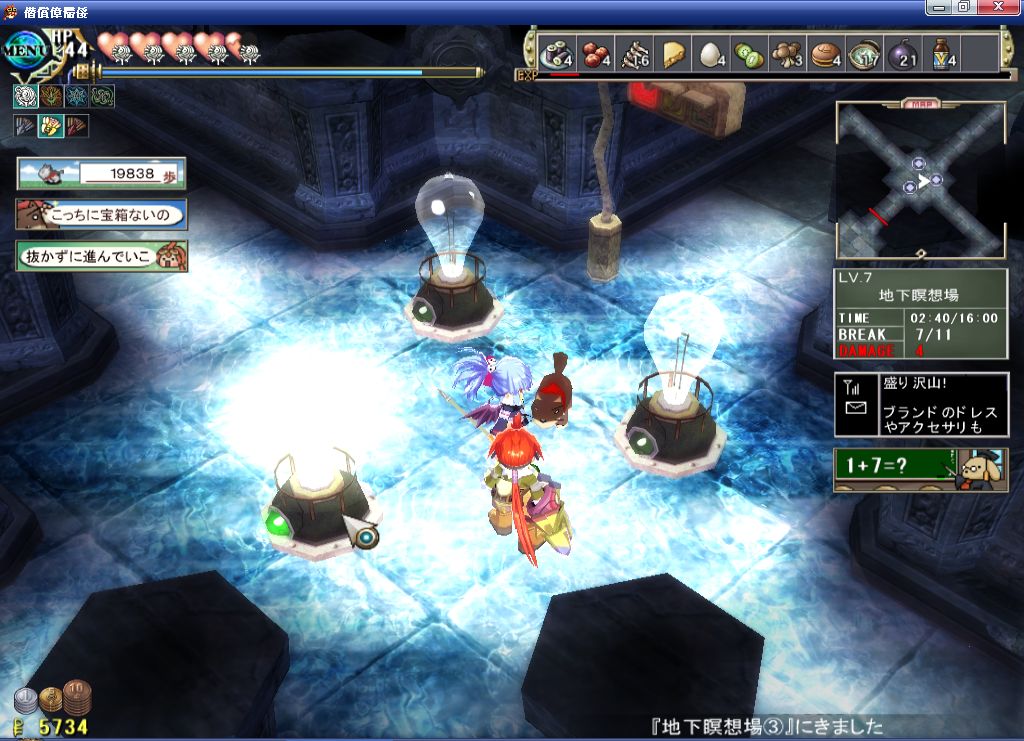Select the black bomb item slot

(902, 54)
